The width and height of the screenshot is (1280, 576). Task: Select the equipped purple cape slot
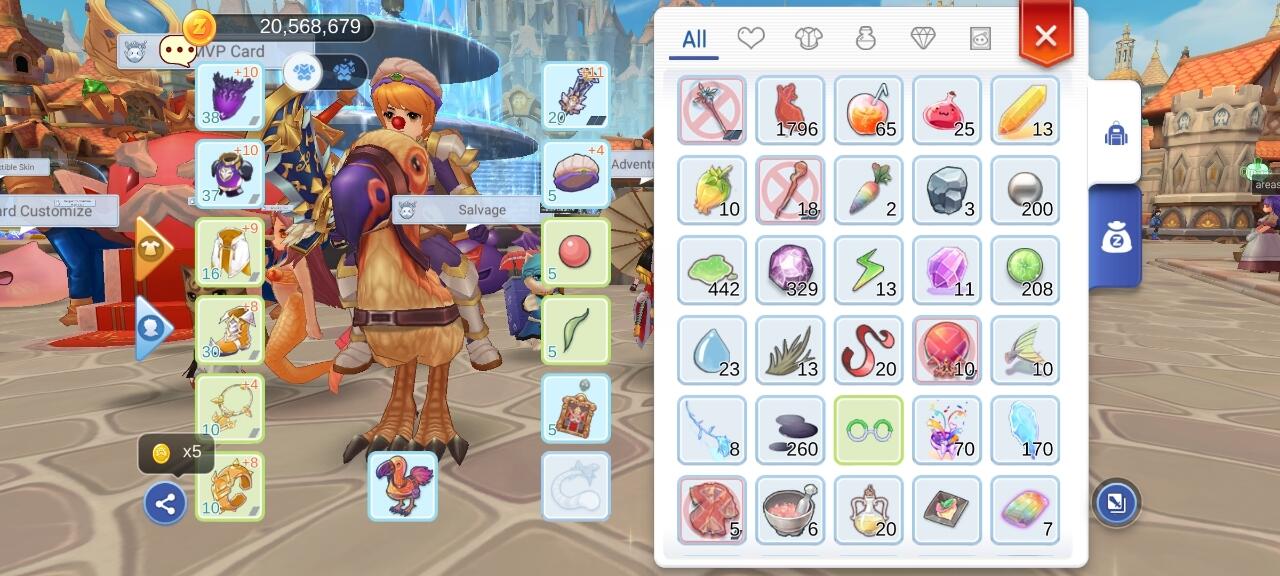[230, 97]
